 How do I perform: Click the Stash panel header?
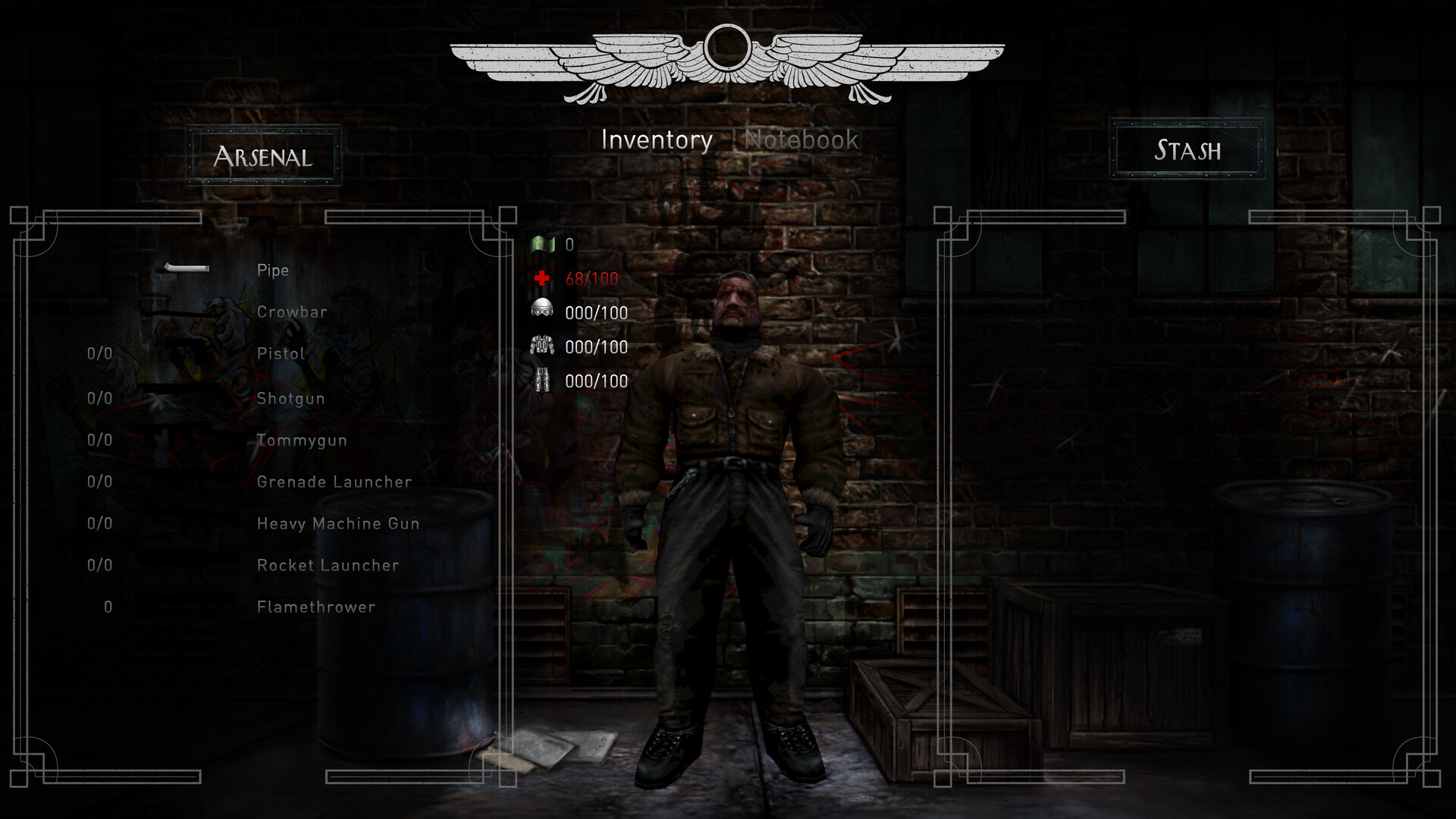(x=1187, y=150)
